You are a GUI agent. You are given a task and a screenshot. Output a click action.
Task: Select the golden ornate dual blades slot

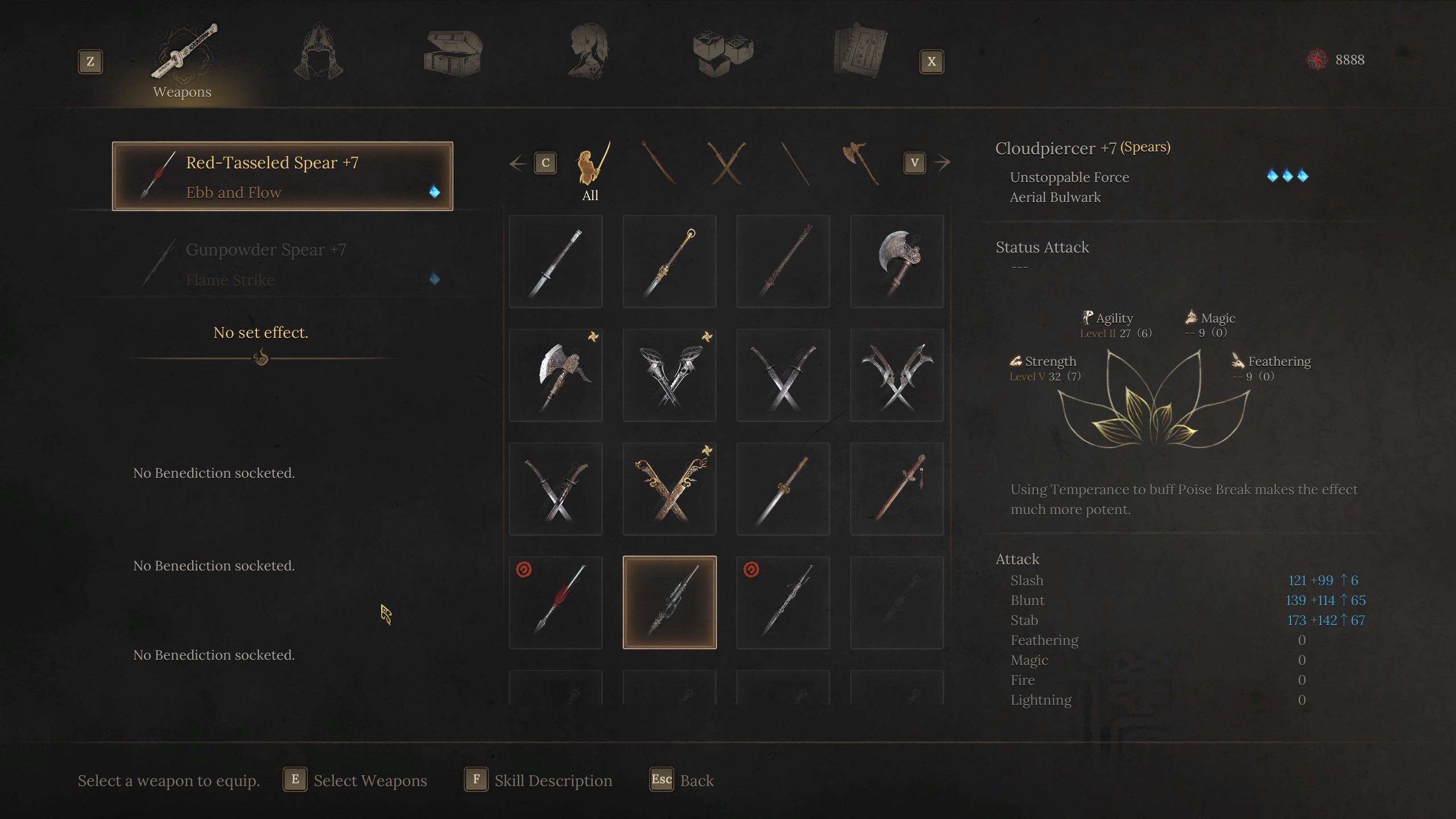point(669,489)
